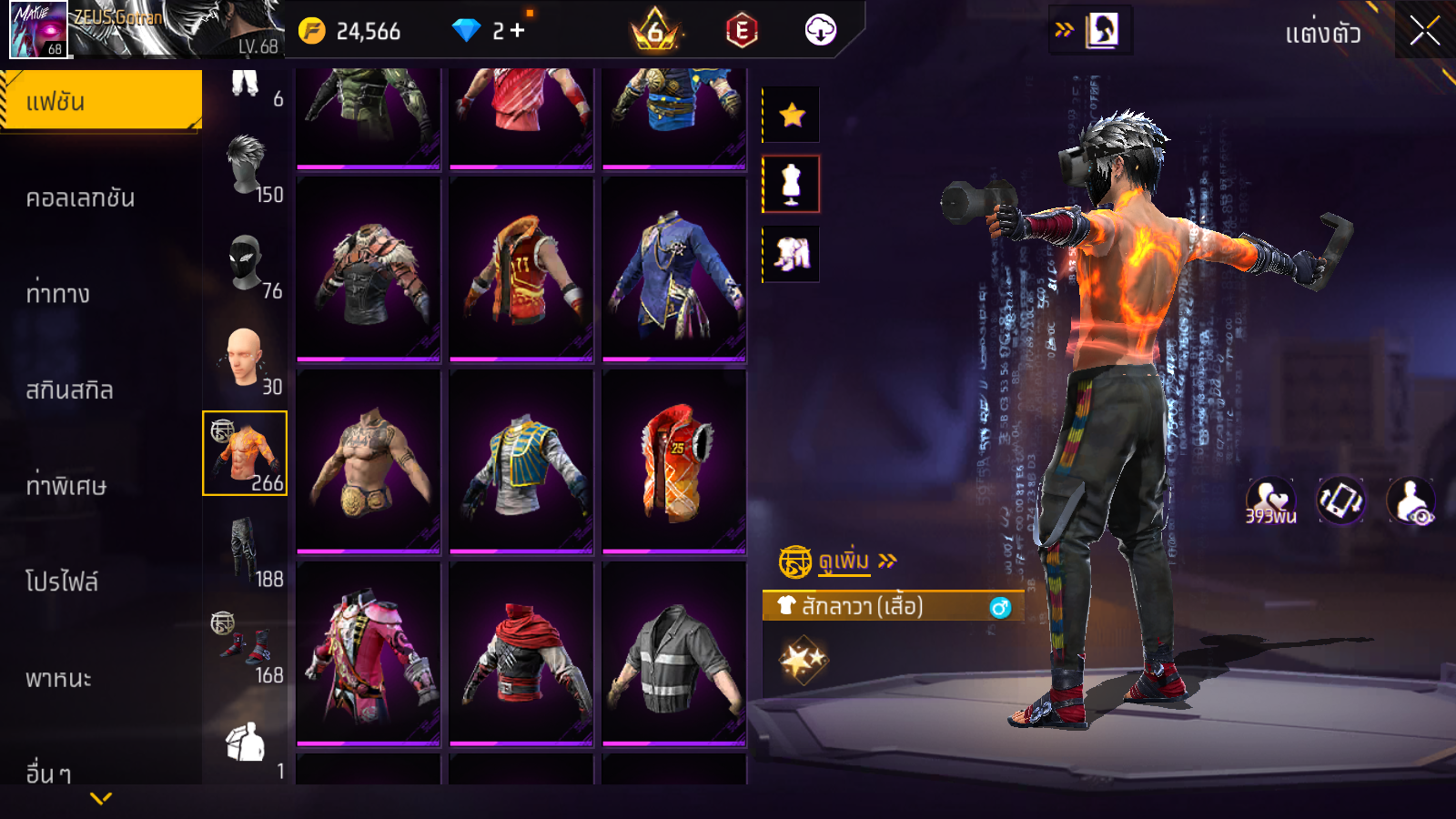Select the red scarf ninja top
Viewport: 1456px width, 819px height.
pyautogui.click(x=521, y=652)
